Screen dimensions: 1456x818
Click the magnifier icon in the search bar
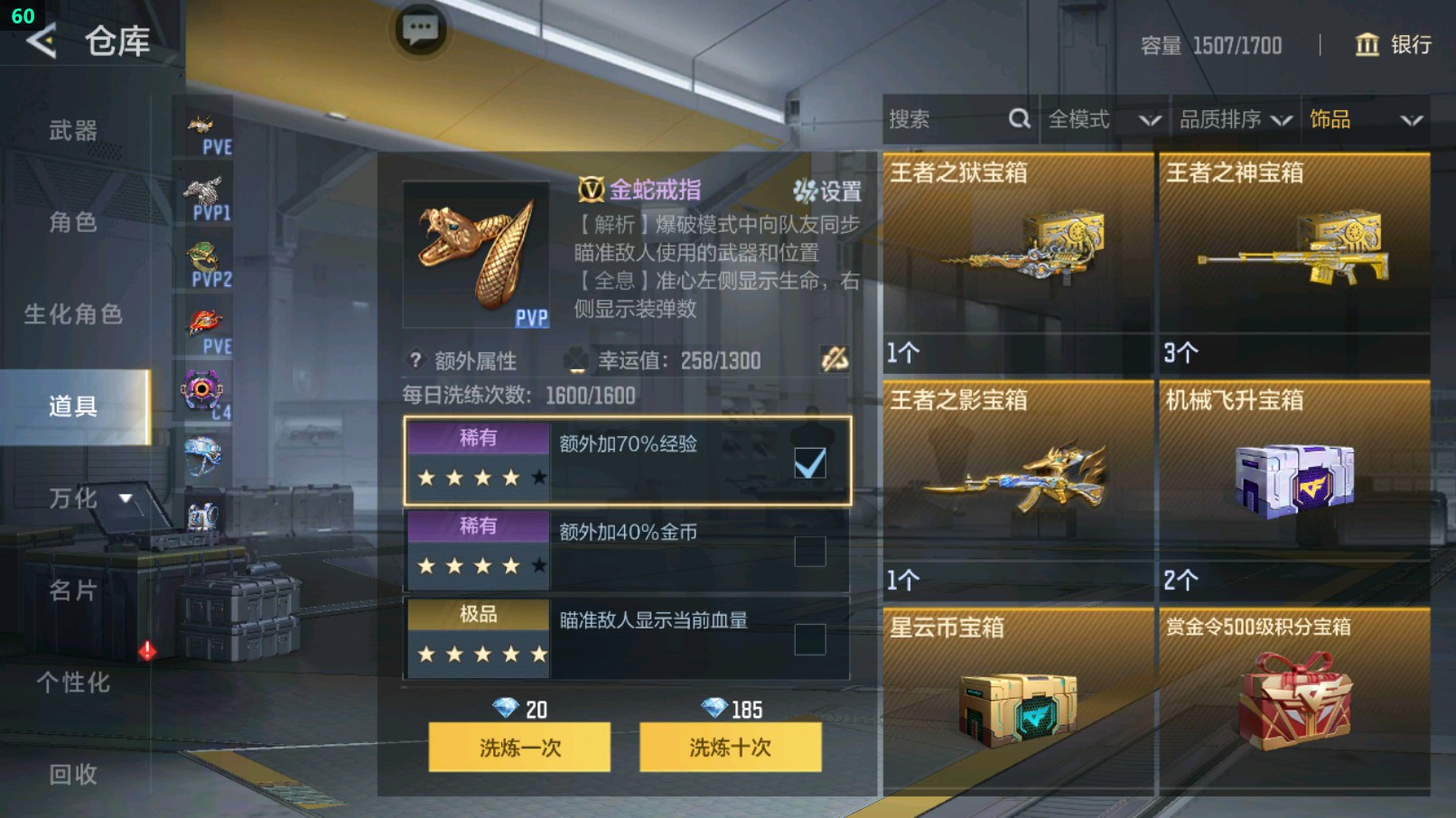click(x=1019, y=118)
